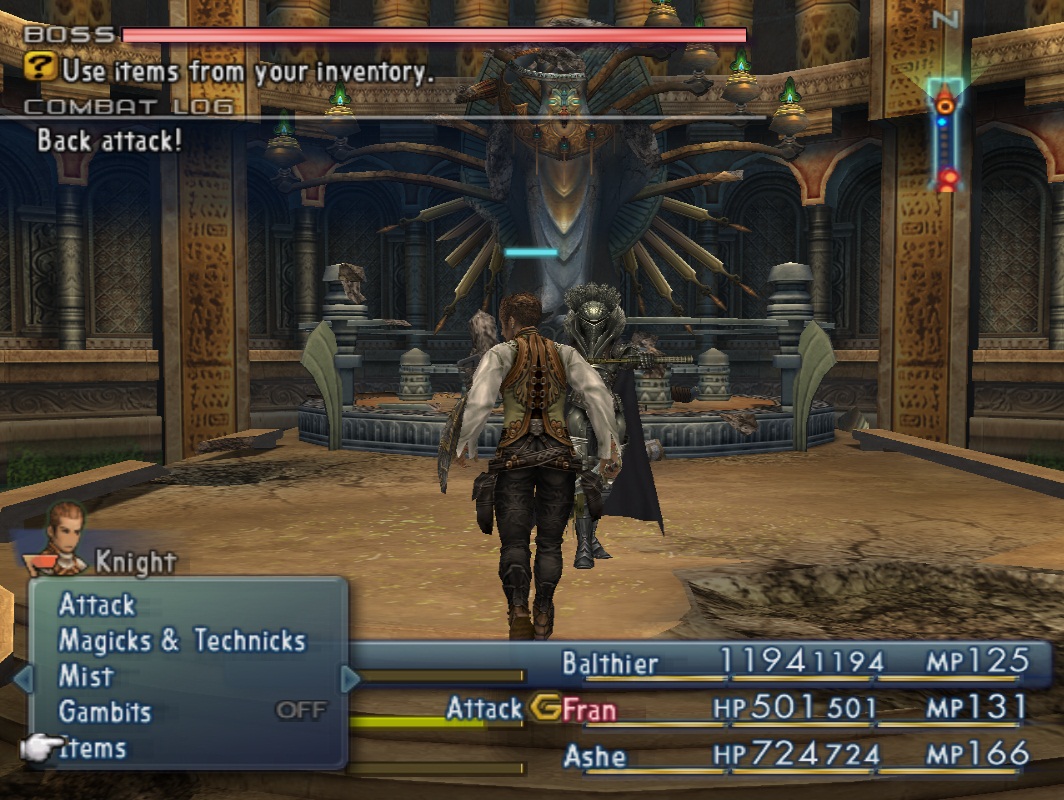The height and width of the screenshot is (800, 1064).
Task: Click the right arrow on command menu
Action: coord(350,679)
